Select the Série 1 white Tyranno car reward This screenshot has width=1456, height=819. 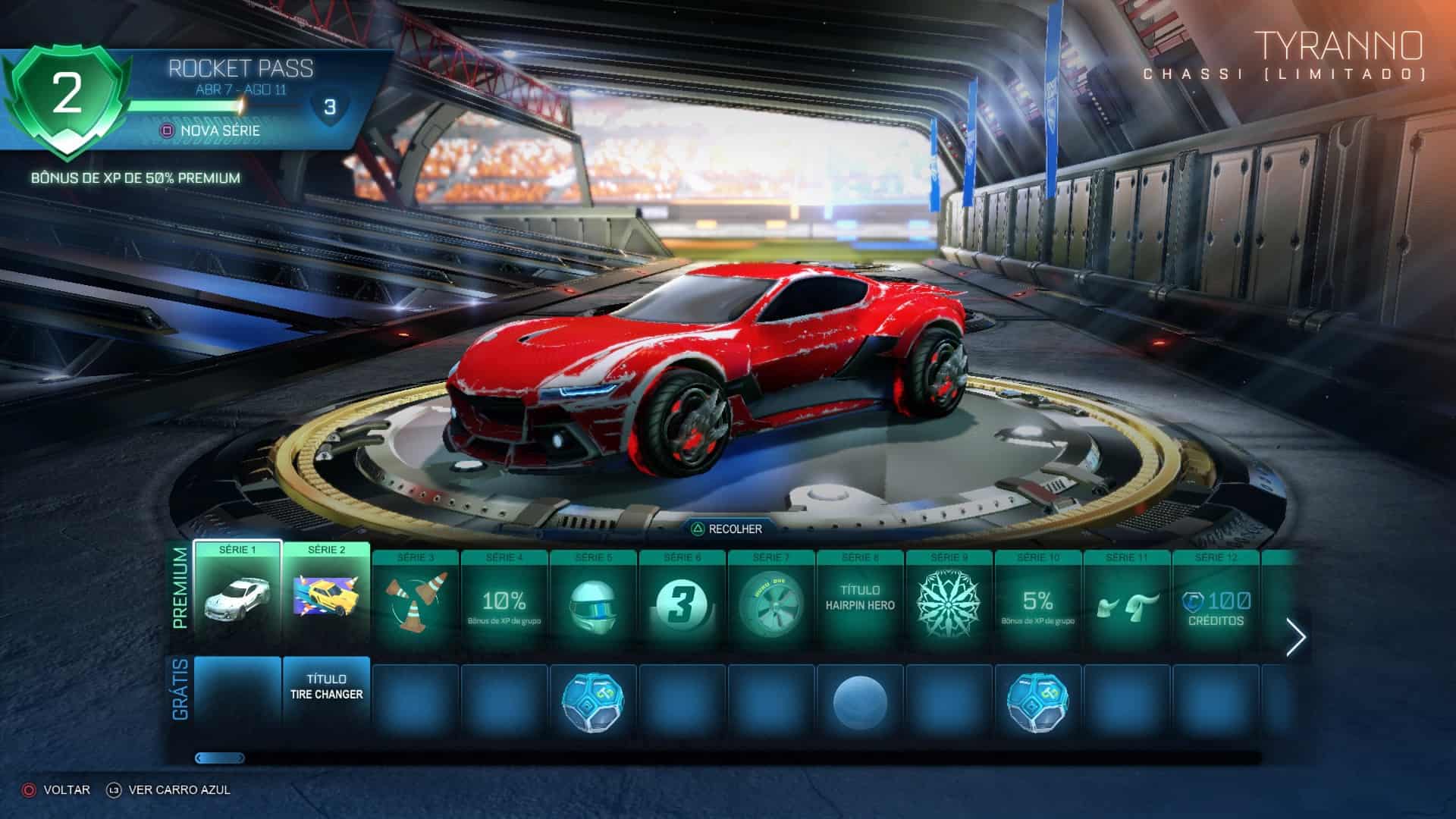(237, 591)
